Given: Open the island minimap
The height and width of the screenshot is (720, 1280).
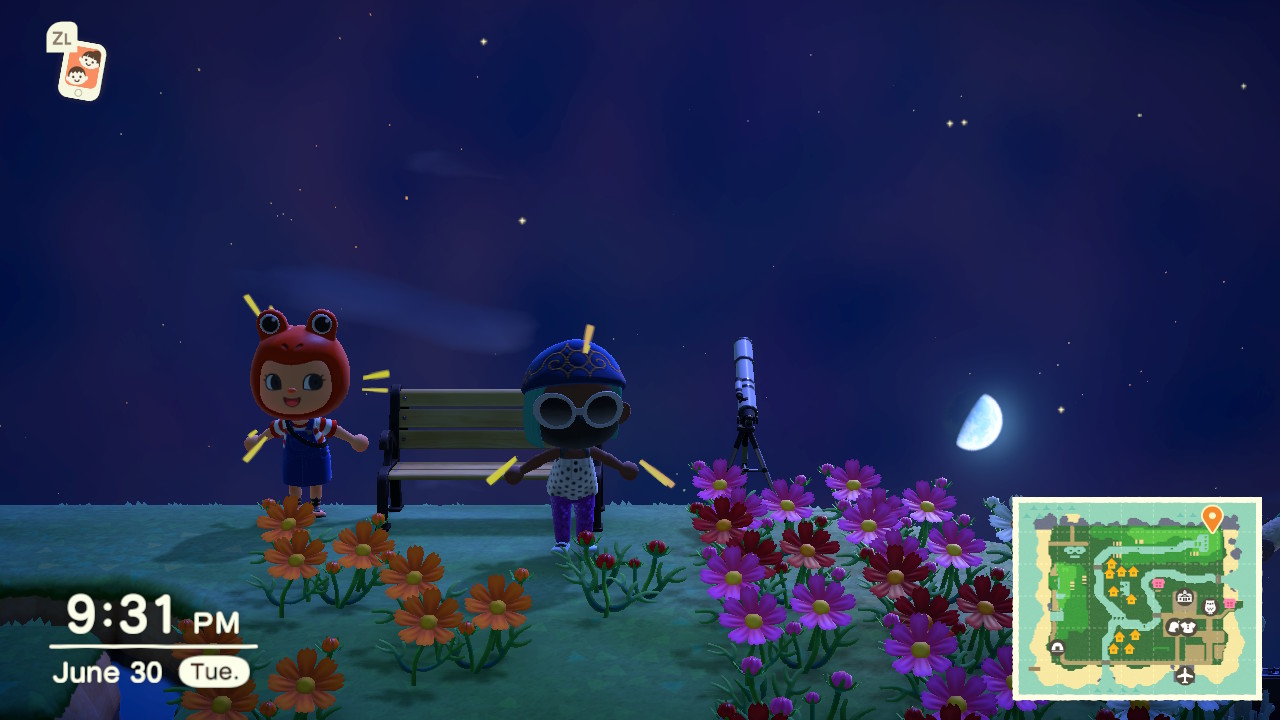Looking at the screenshot, I should 1137,598.
